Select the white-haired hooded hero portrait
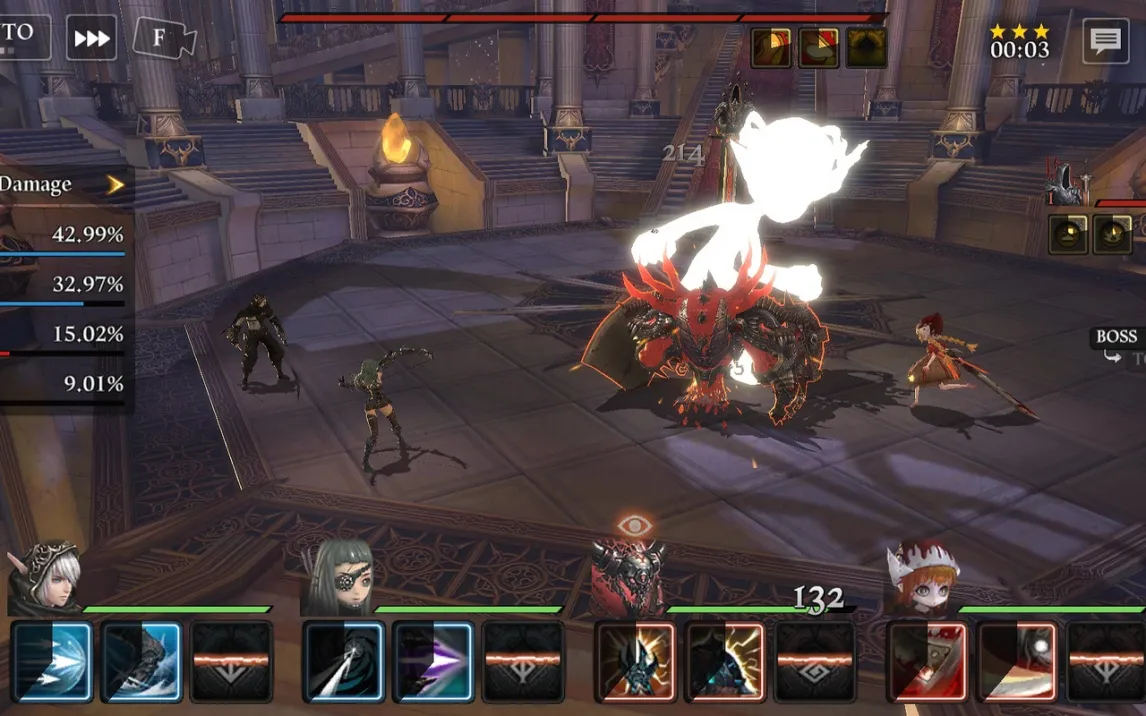This screenshot has width=1146, height=716. coord(46,578)
